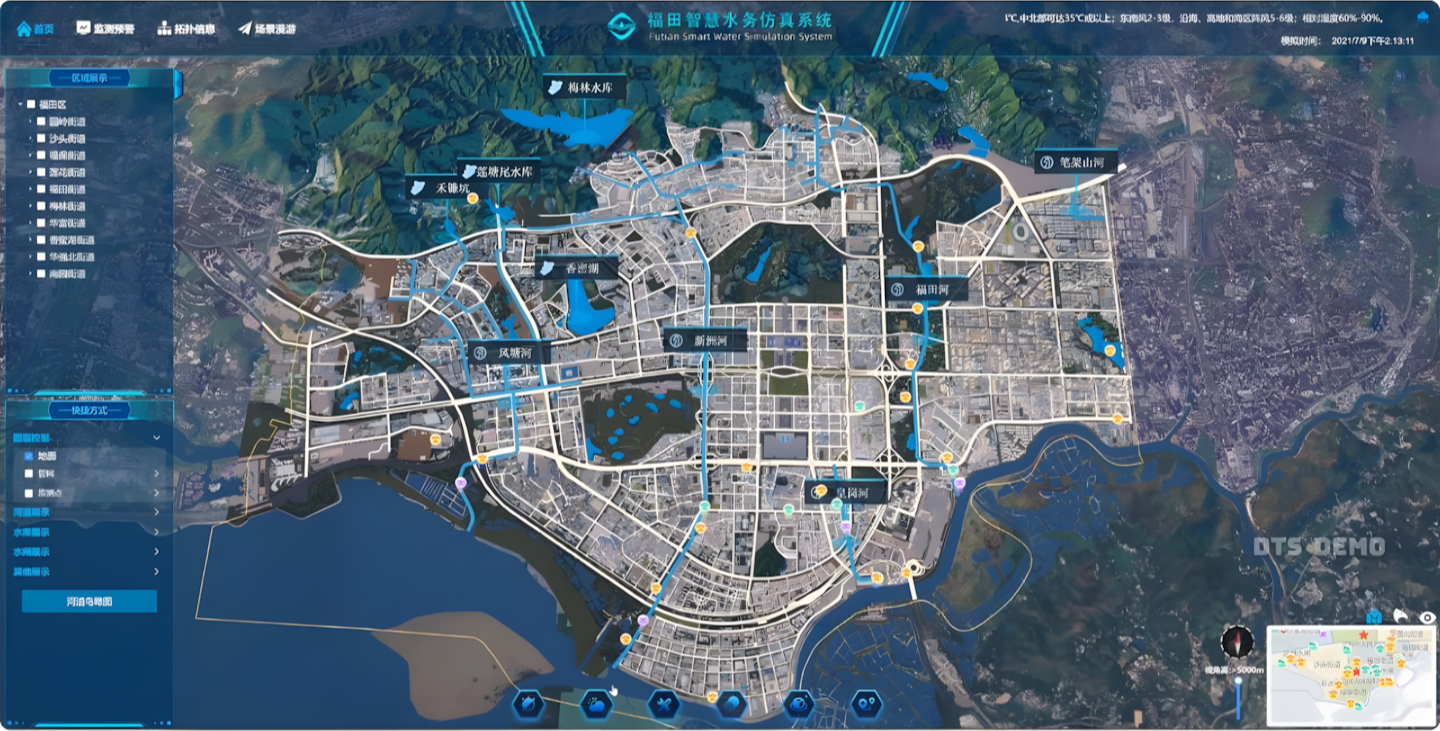Click the 皇岗河 map label
1440x731 pixels.
point(847,493)
